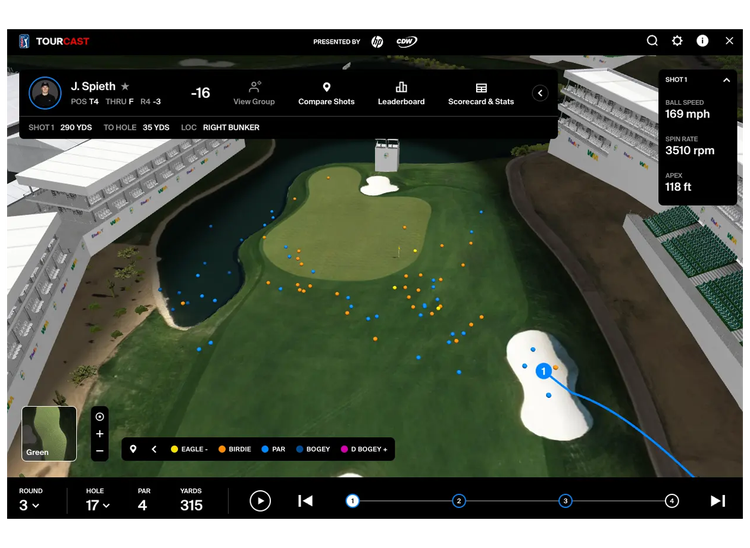The height and width of the screenshot is (548, 750).
Task: Jump to shot 2 on the timeline
Action: pyautogui.click(x=459, y=501)
